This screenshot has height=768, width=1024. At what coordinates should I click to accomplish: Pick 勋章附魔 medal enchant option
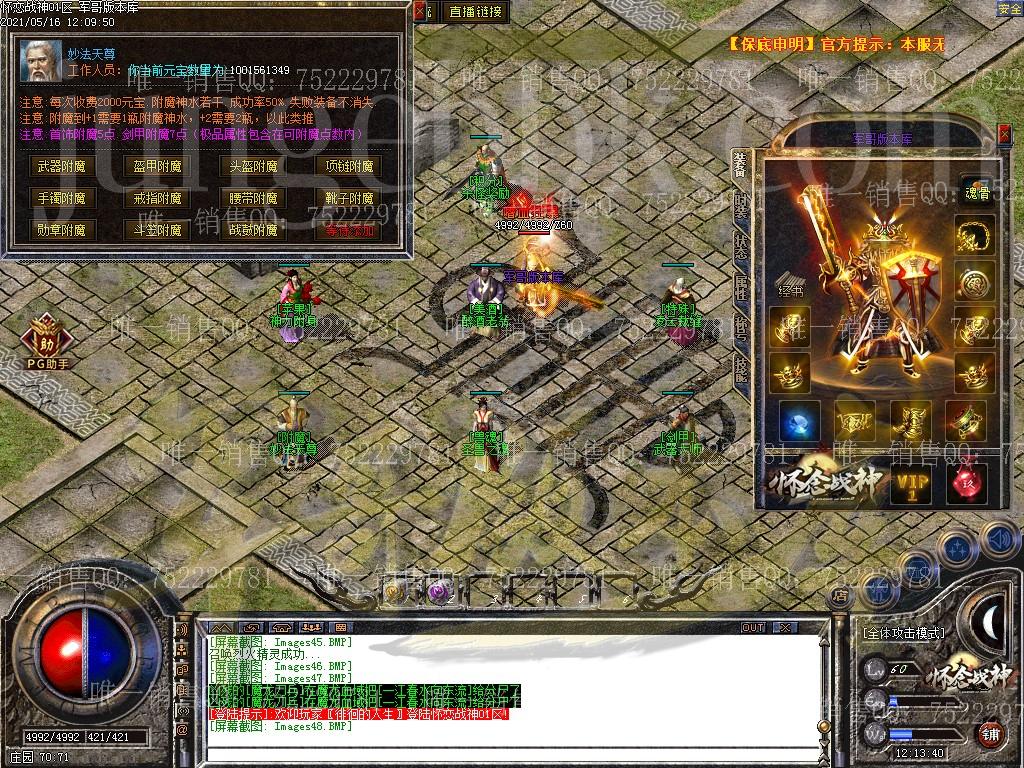pyautogui.click(x=62, y=230)
